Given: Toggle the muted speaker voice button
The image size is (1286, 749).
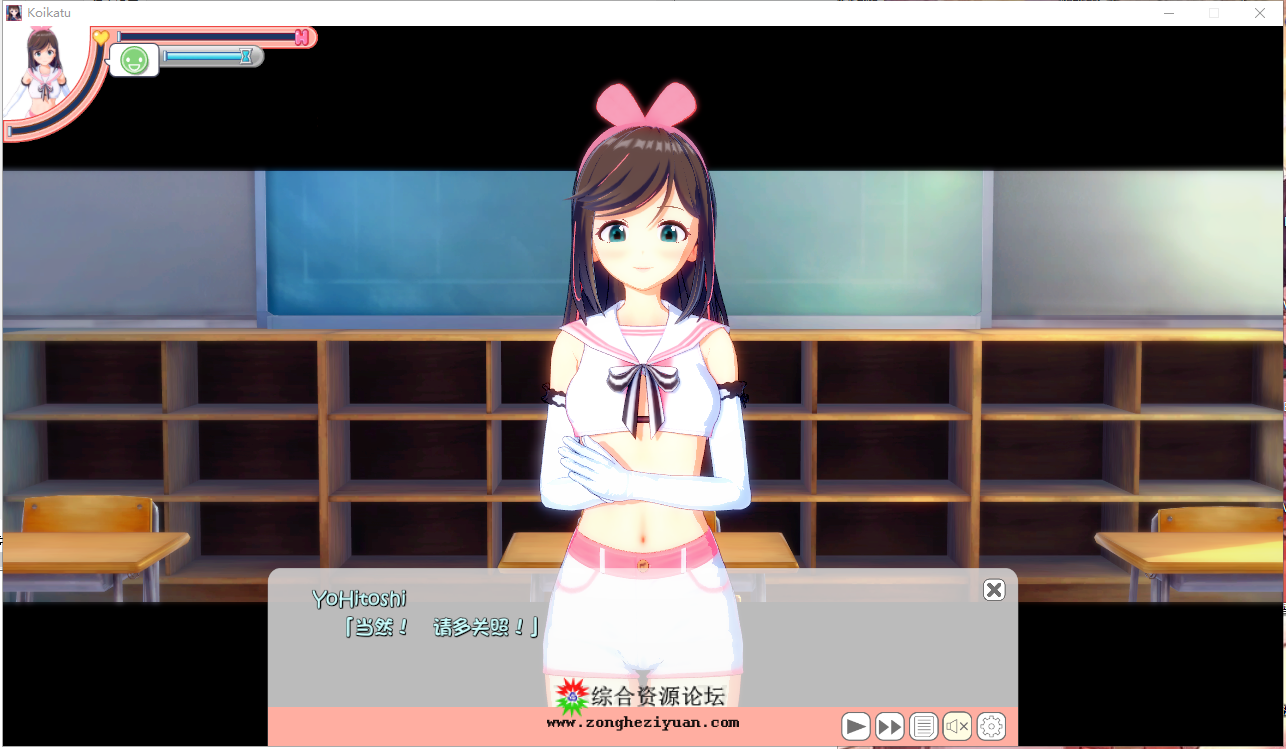Looking at the screenshot, I should pyautogui.click(x=957, y=726).
